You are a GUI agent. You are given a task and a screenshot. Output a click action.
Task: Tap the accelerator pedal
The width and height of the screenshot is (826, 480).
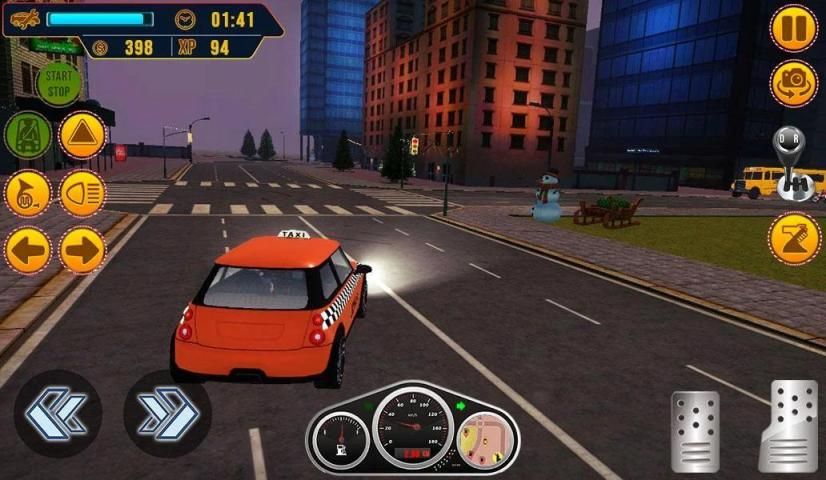[x=788, y=425]
